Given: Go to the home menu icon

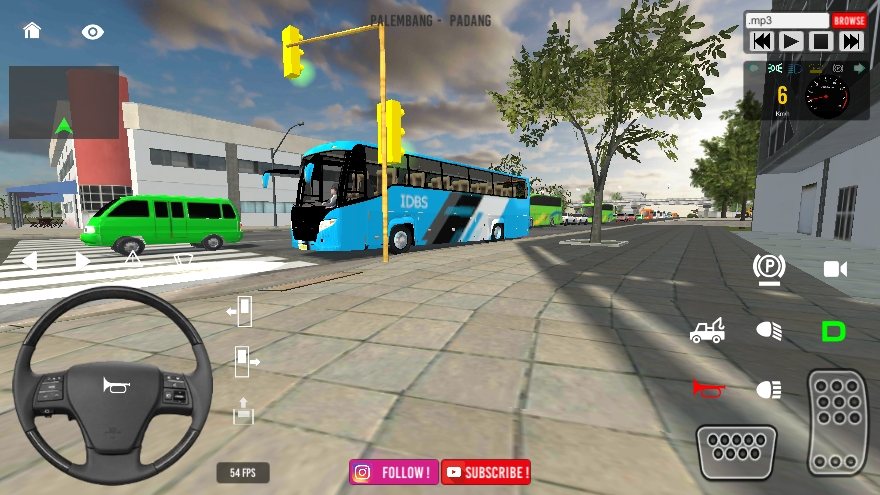Looking at the screenshot, I should pyautogui.click(x=32, y=31).
